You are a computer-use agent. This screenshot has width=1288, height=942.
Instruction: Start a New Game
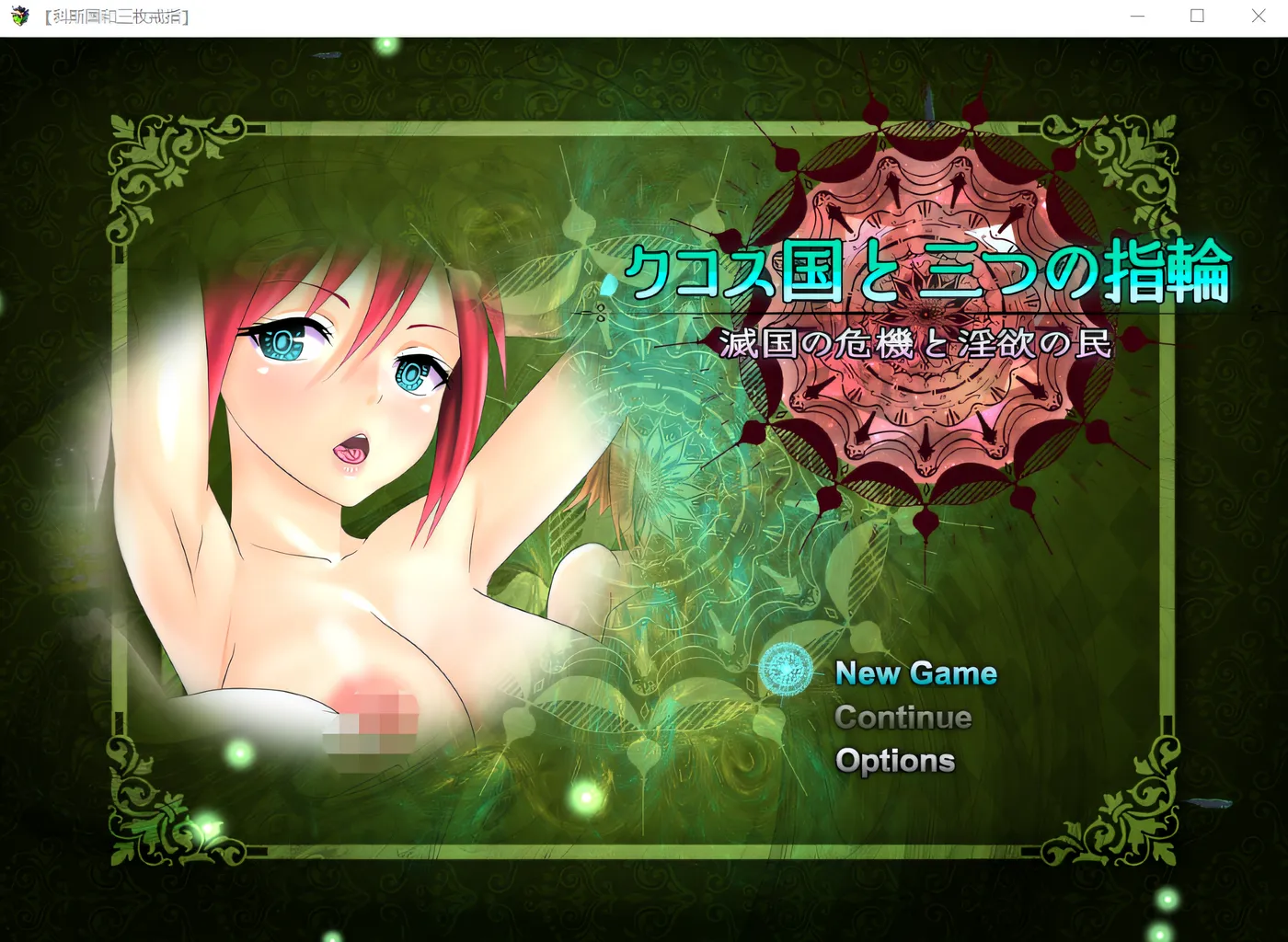coord(915,673)
